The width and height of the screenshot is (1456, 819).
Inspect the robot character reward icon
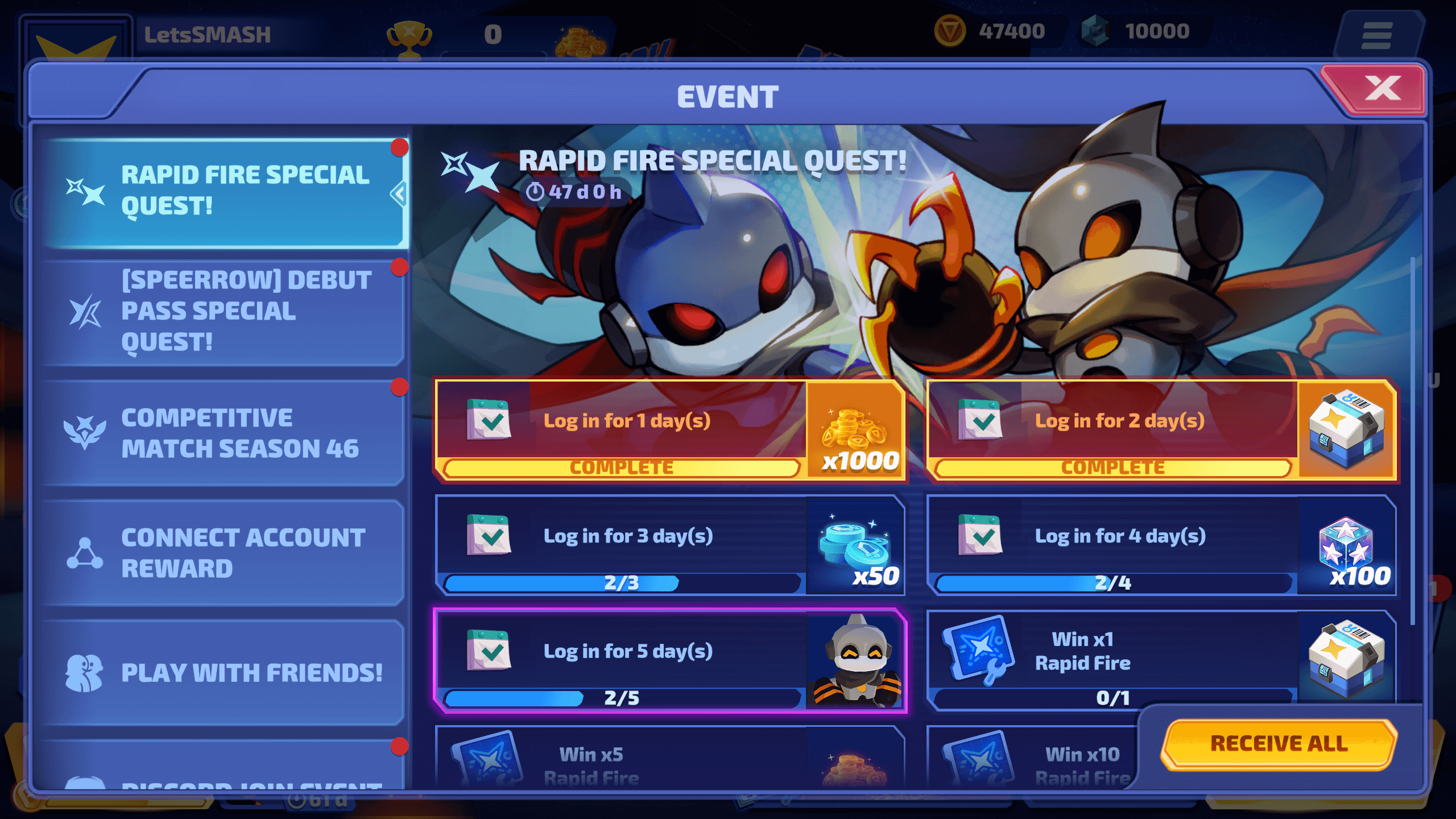pos(857,661)
